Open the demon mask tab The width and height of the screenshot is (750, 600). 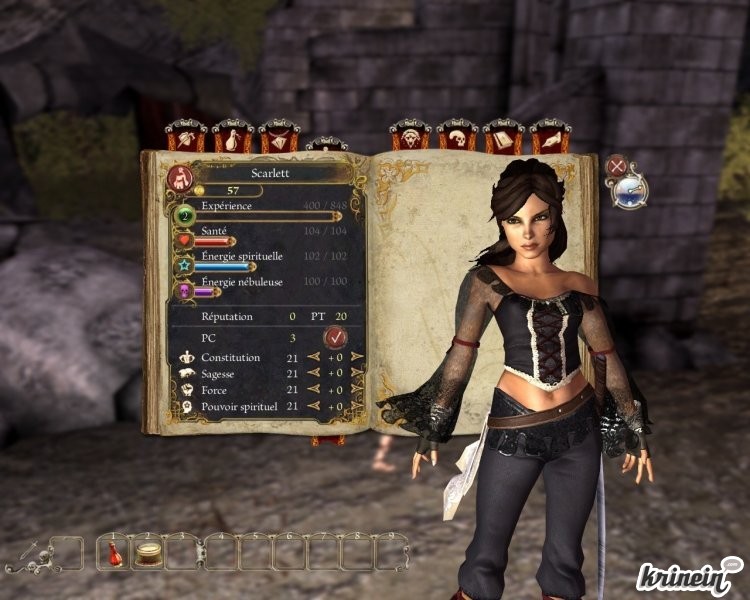coord(410,136)
